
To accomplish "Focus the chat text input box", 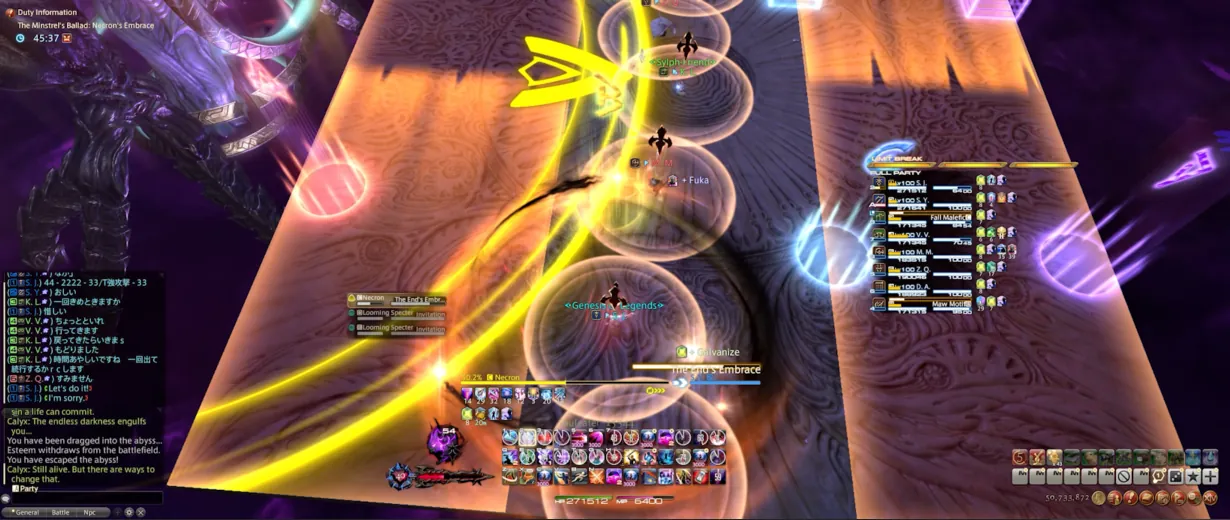I will [85, 498].
